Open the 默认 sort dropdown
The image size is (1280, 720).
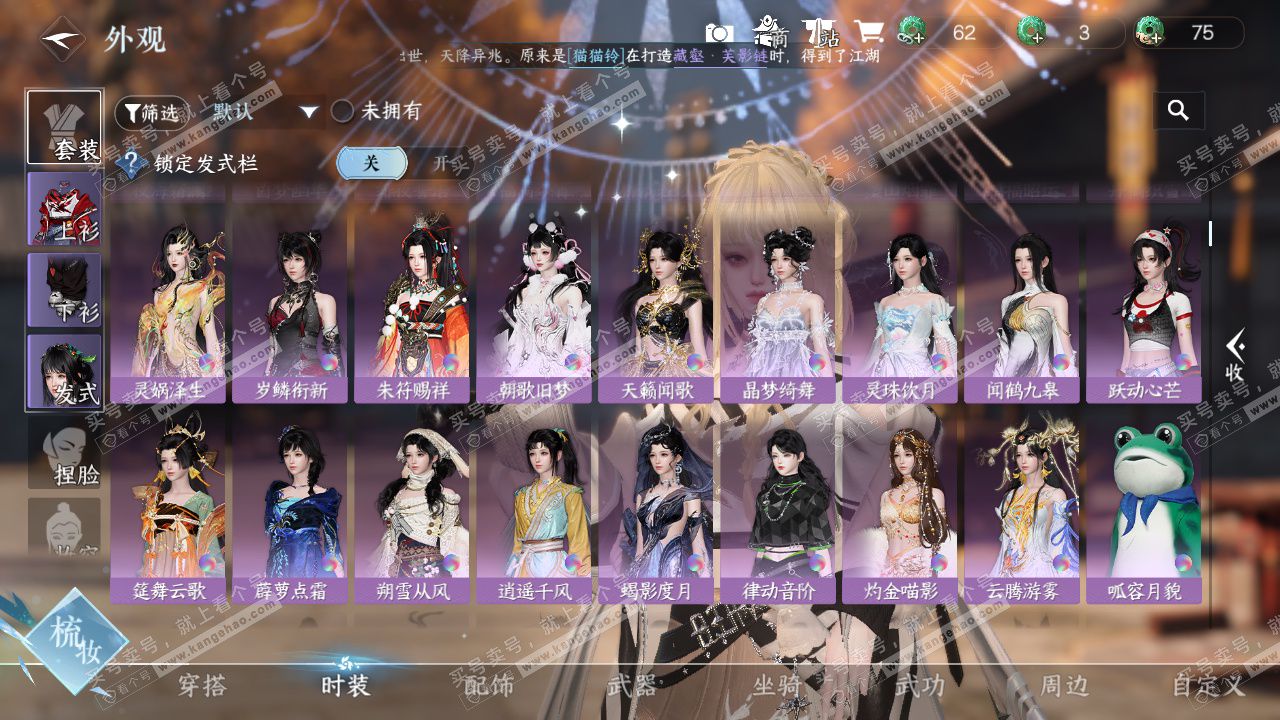[265, 112]
